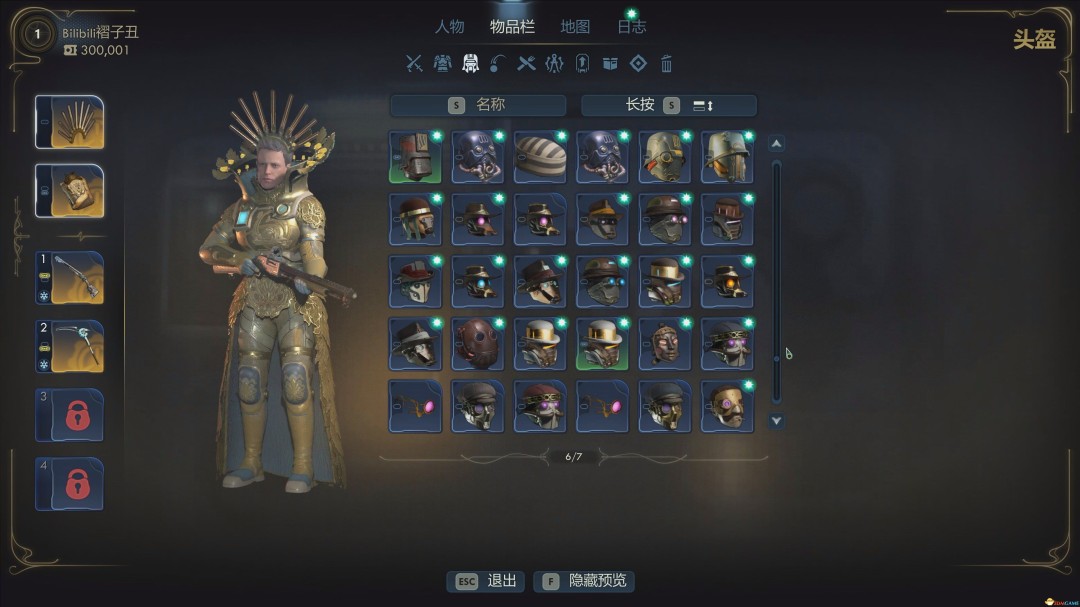Open the trash can category icon
The width and height of the screenshot is (1080, 607).
666,64
